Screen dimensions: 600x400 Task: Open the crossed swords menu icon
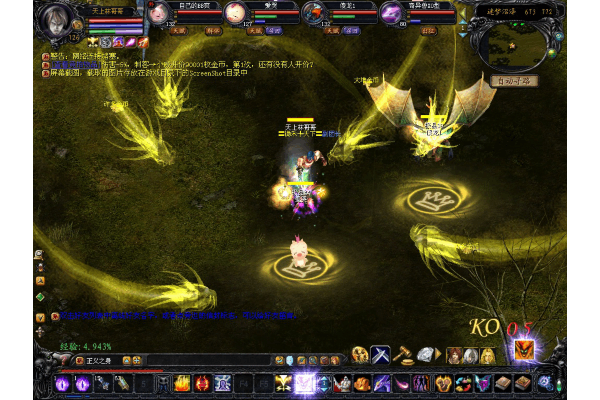click(x=381, y=354)
